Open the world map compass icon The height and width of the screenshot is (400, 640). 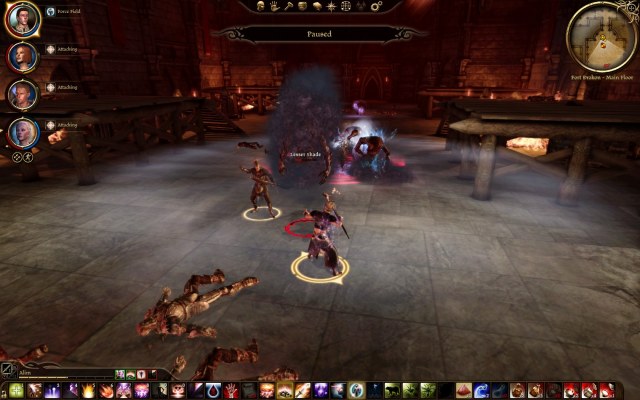point(331,6)
